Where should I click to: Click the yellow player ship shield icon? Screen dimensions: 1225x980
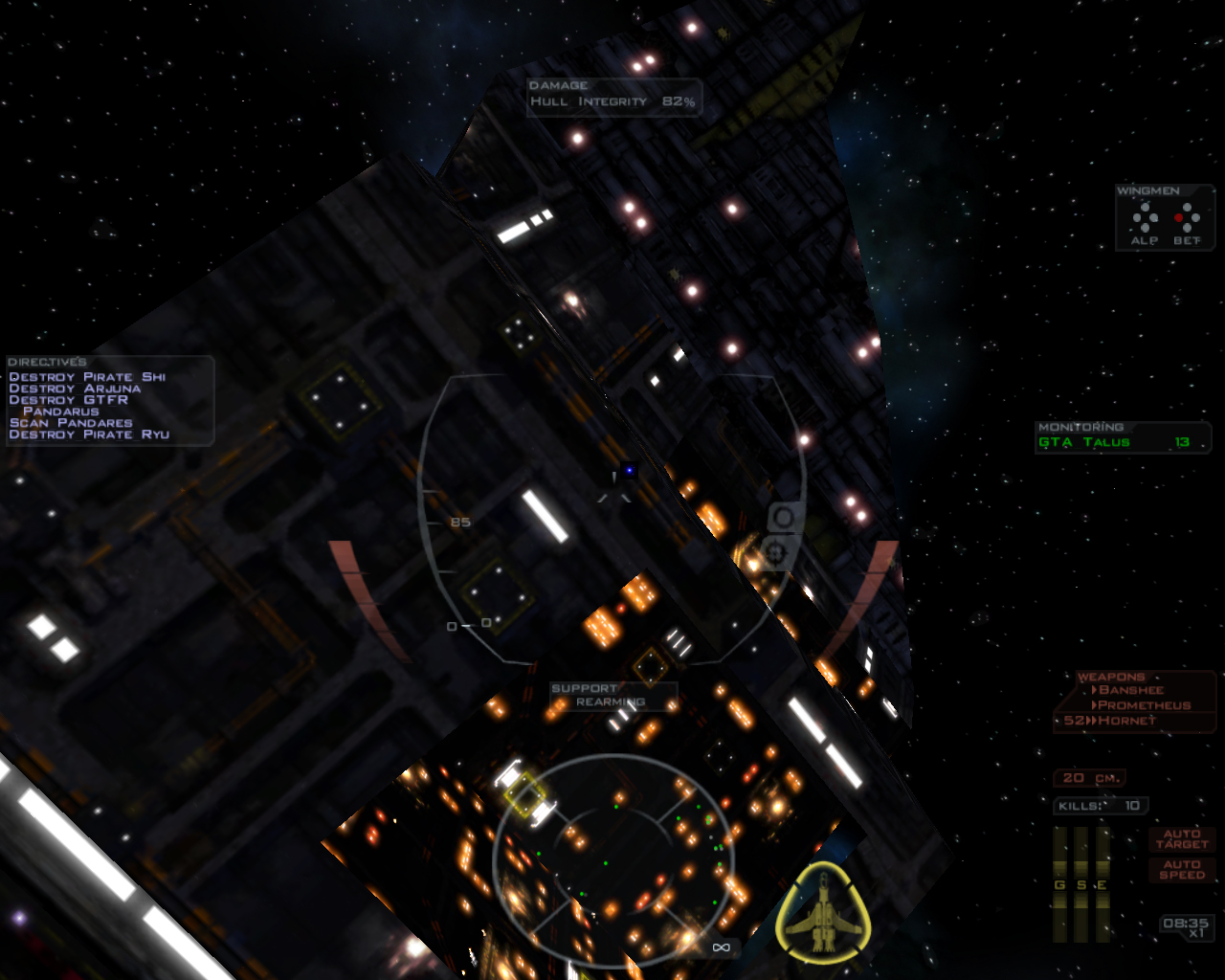coord(823,912)
